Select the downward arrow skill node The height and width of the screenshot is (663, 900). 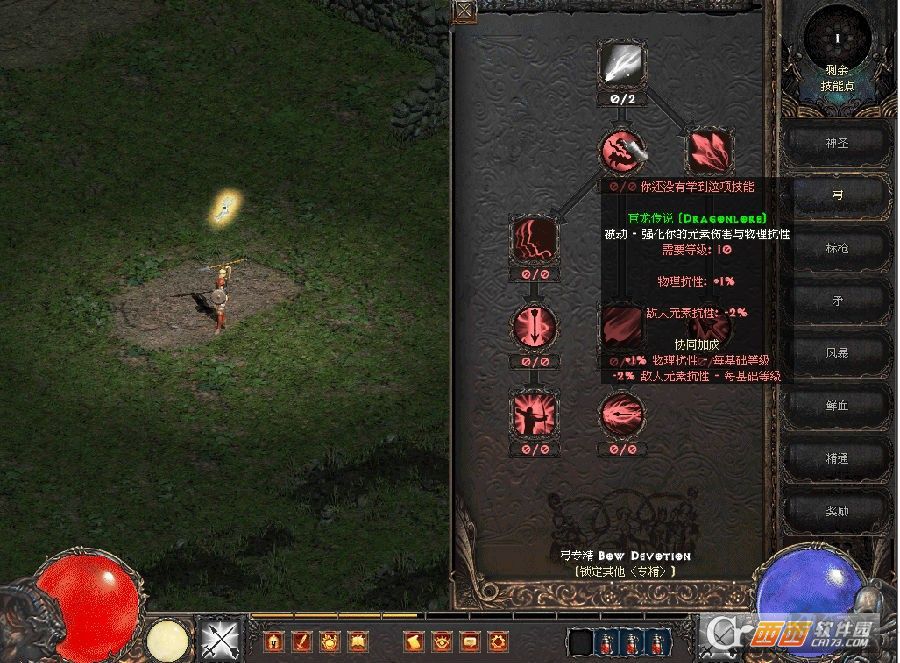click(534, 326)
